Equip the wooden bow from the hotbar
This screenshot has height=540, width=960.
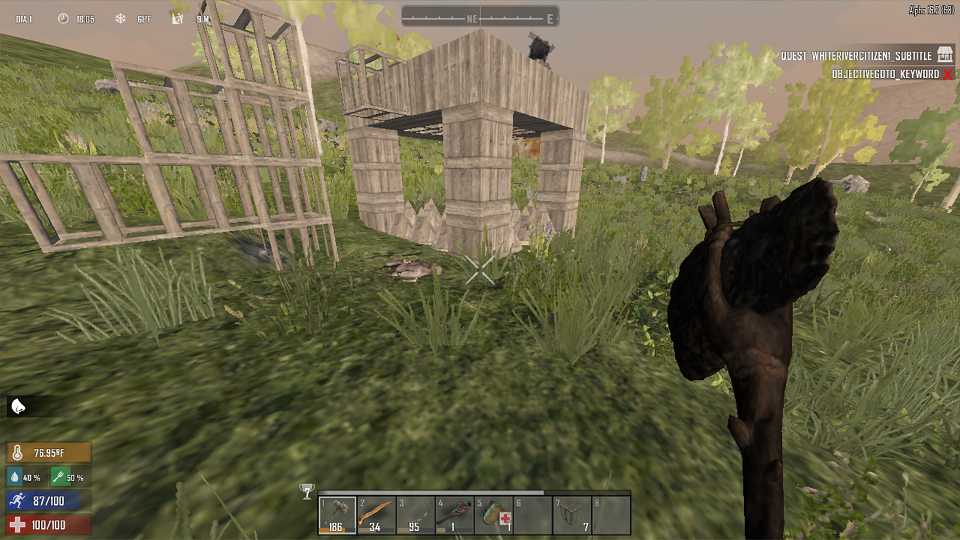click(416, 516)
